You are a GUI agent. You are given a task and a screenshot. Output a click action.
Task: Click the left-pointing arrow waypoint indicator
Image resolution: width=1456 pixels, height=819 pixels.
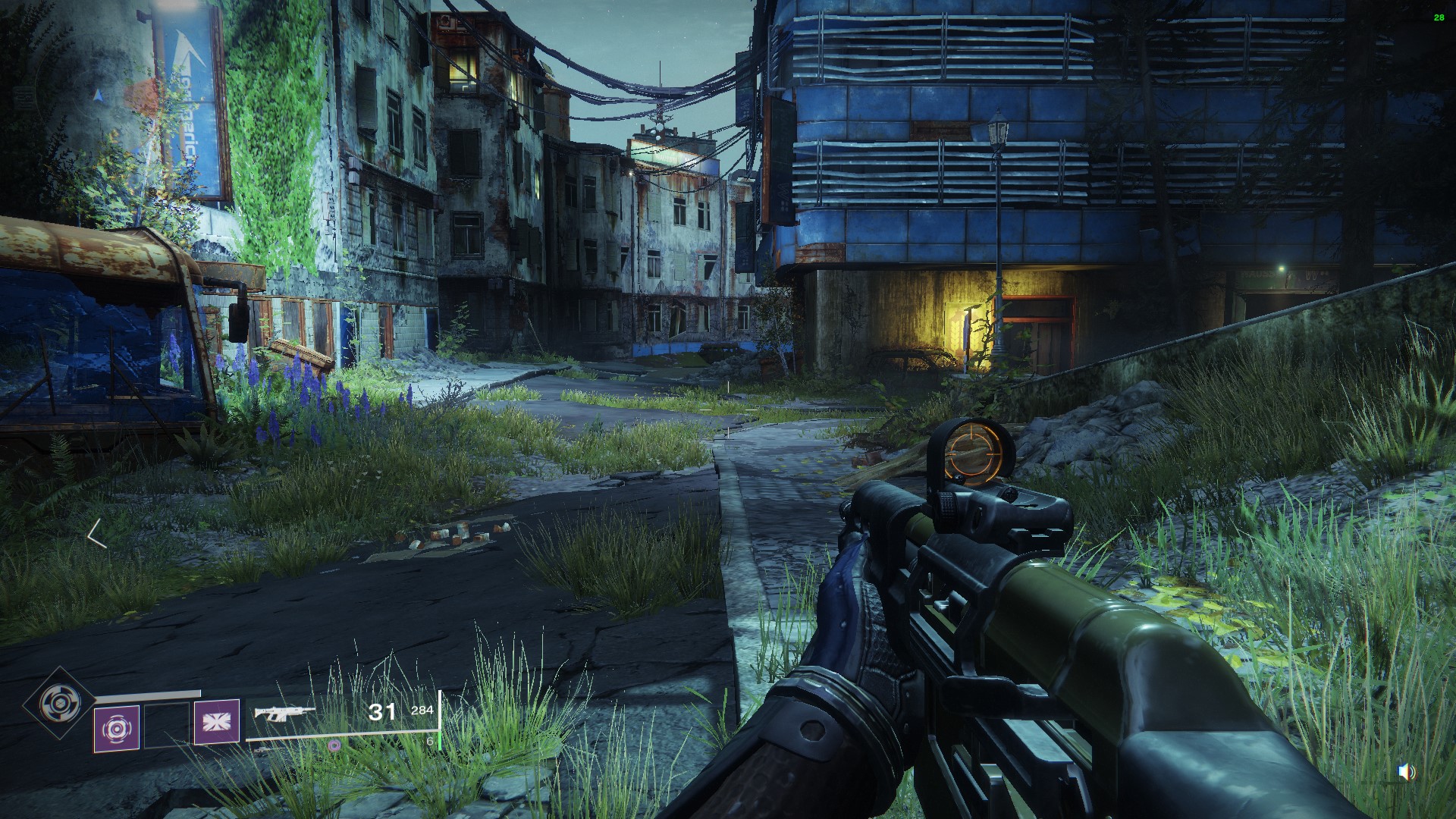pyautogui.click(x=96, y=534)
